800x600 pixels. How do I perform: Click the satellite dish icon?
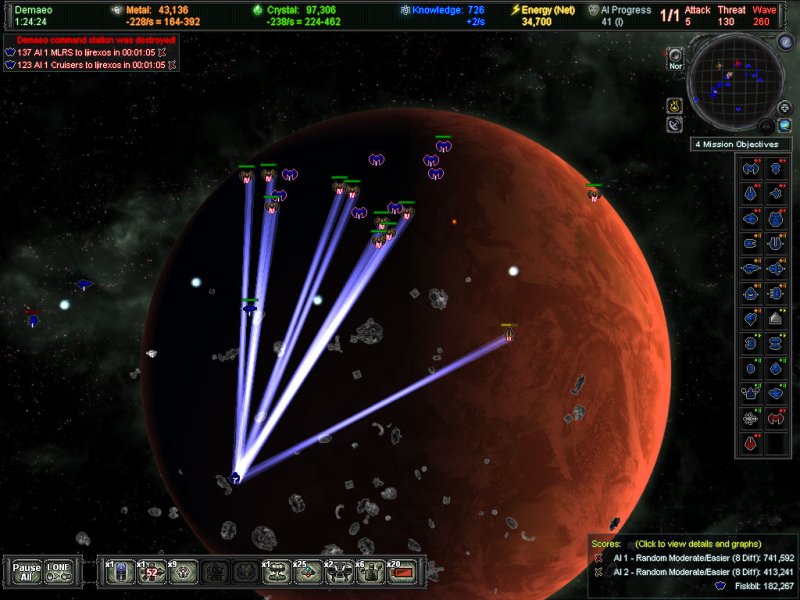point(675,125)
